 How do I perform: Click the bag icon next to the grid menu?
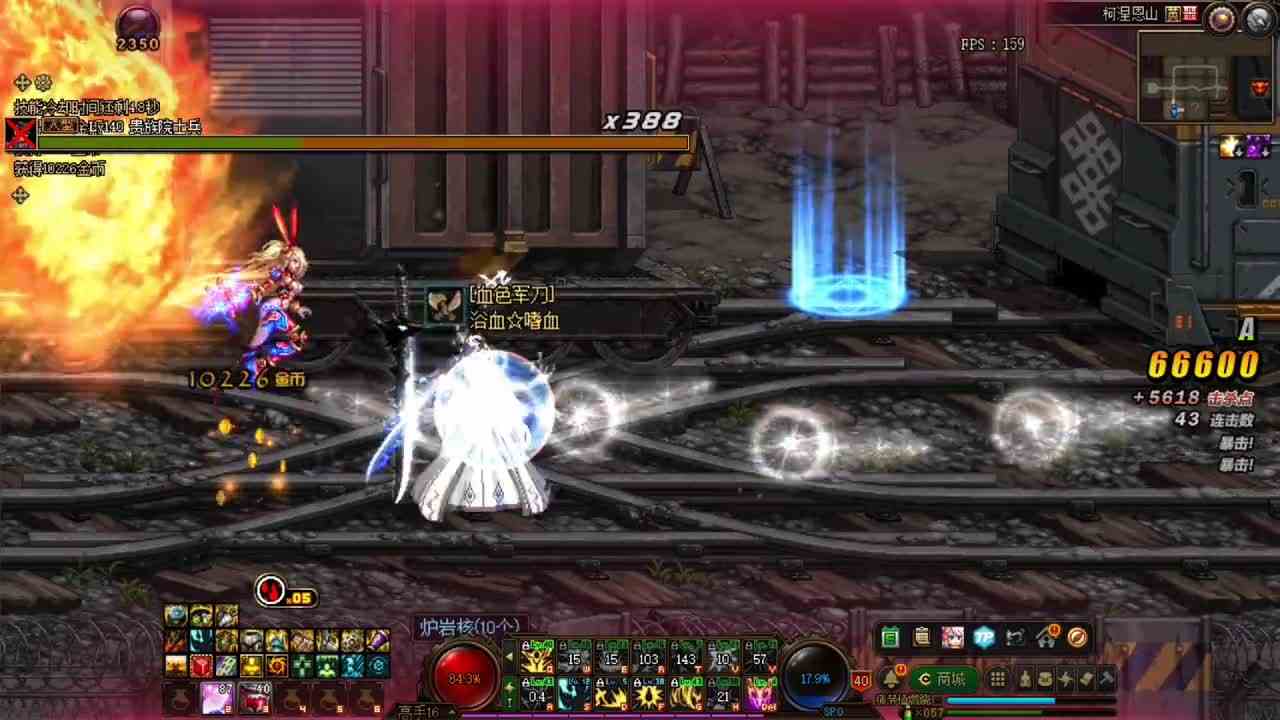[x=1026, y=678]
